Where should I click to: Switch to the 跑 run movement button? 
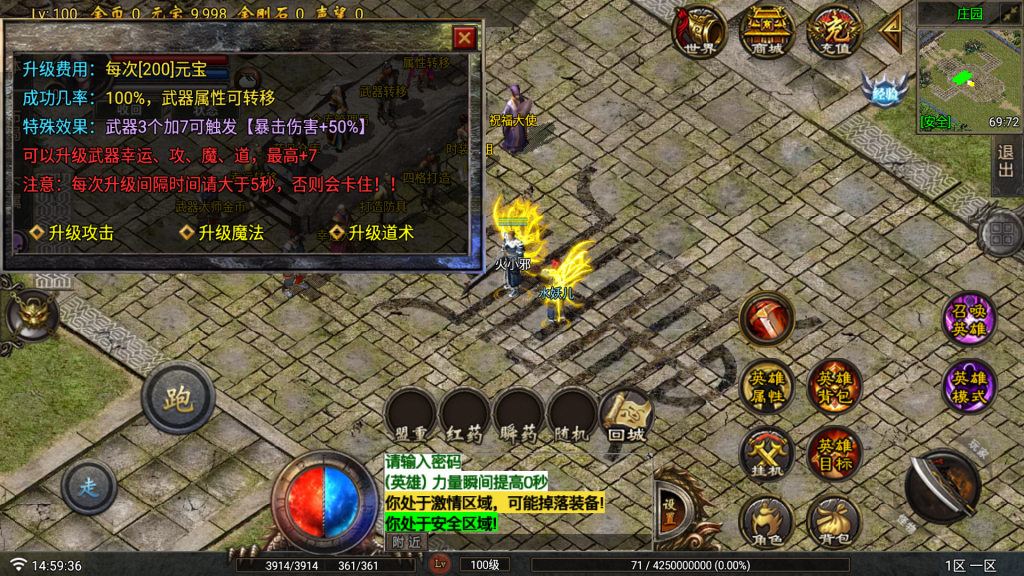pos(178,398)
